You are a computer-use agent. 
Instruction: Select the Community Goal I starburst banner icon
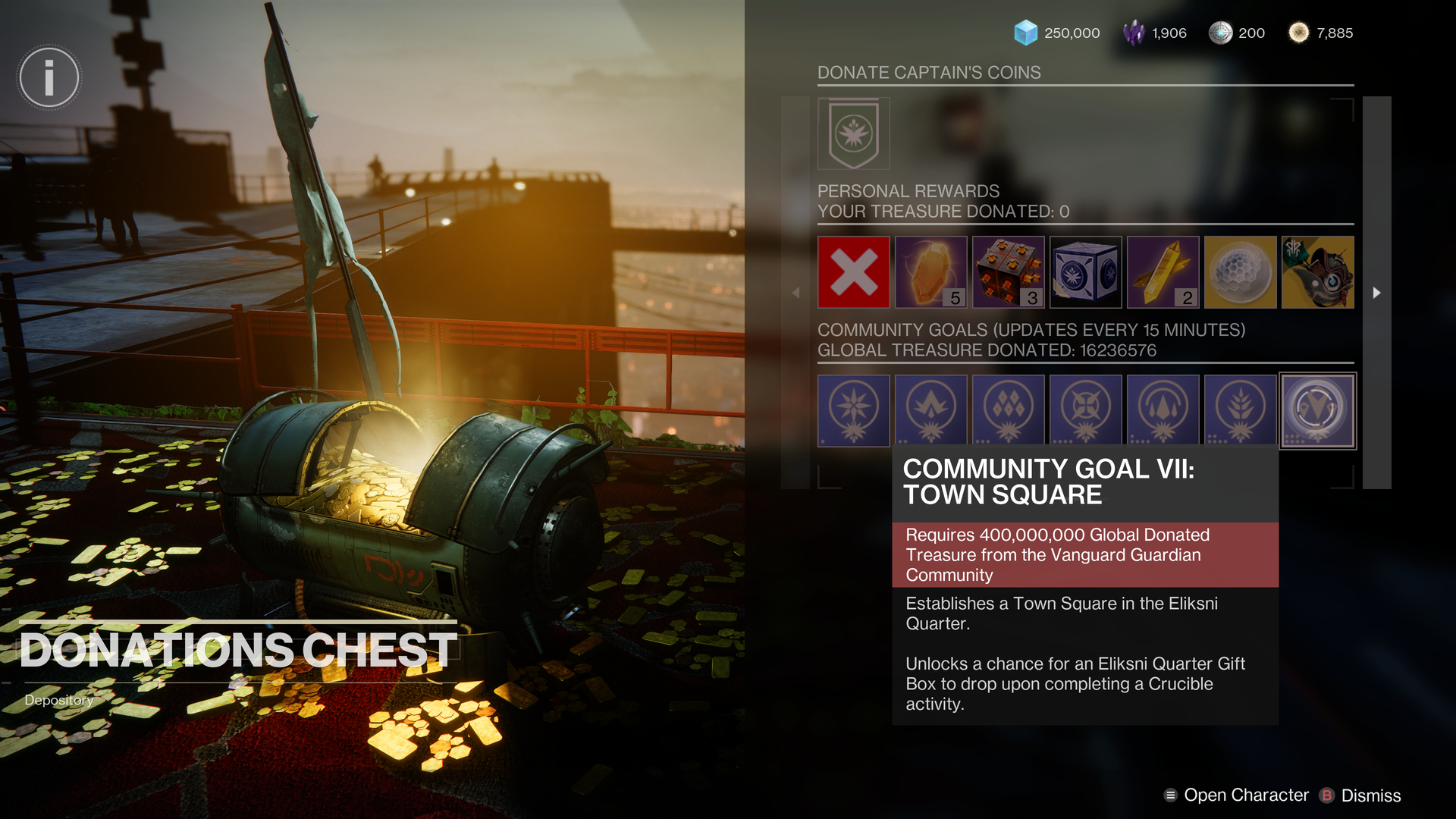(853, 410)
